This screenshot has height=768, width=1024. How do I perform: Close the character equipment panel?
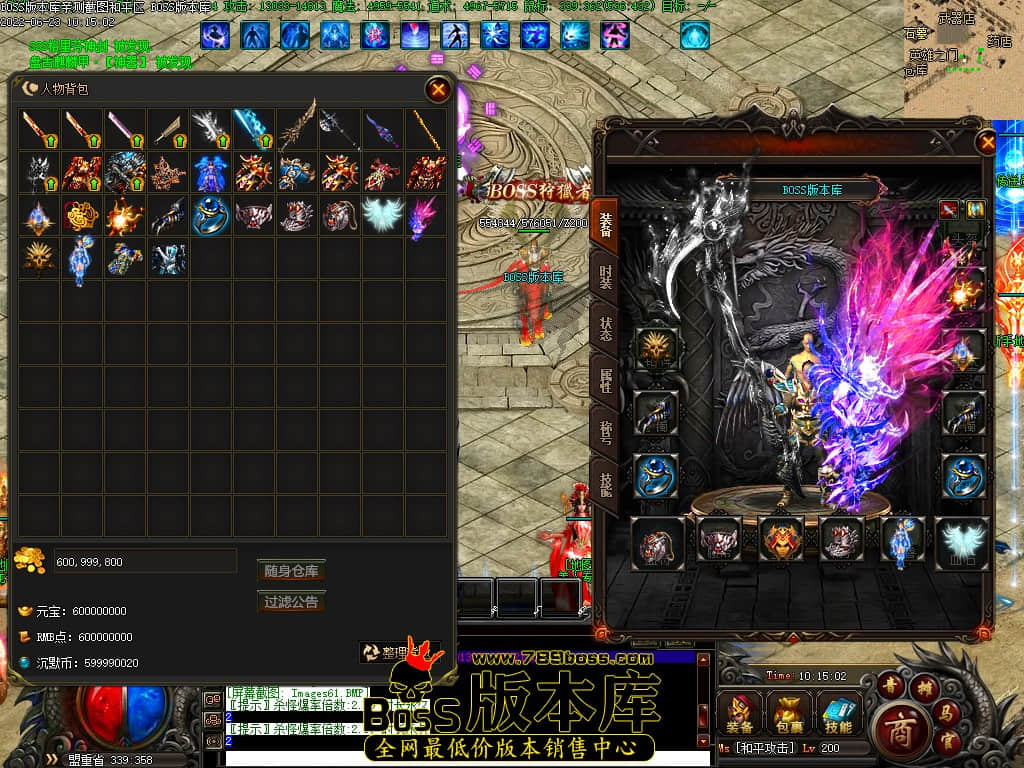coord(988,143)
